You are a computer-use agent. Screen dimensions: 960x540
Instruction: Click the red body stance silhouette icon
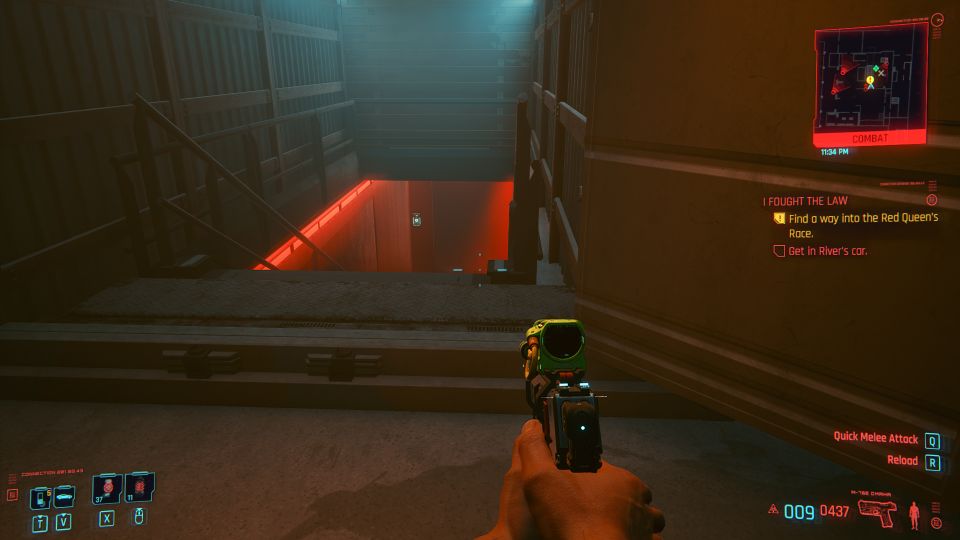(x=913, y=513)
